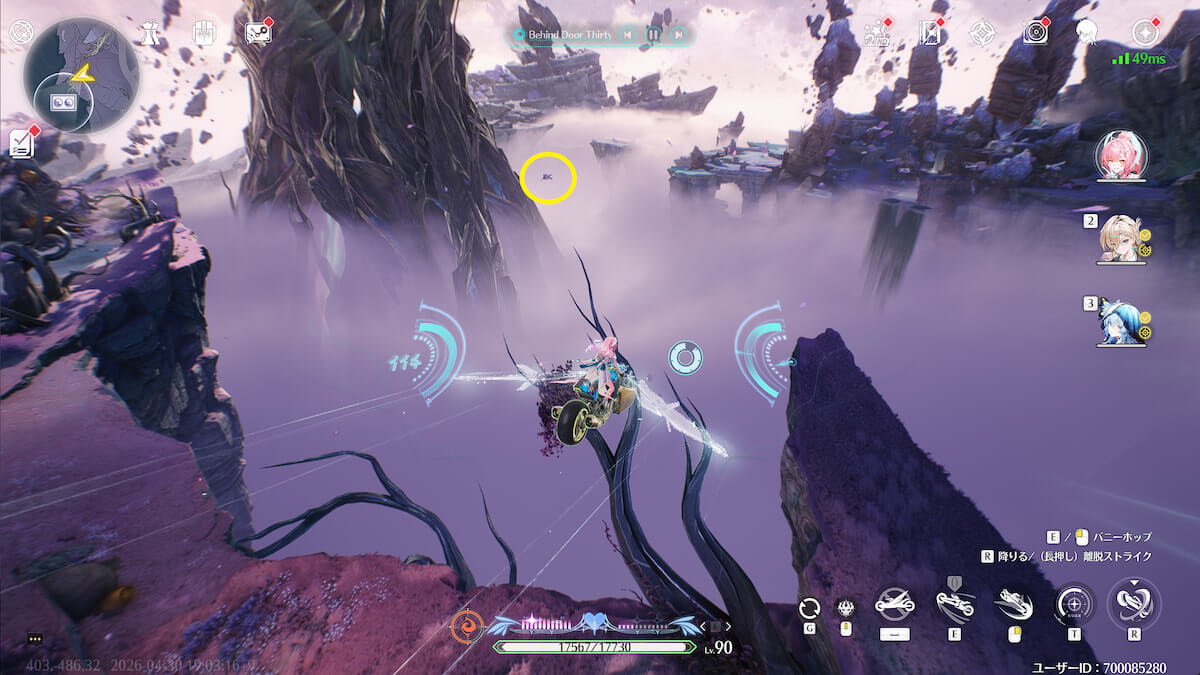
Task: Select the active pink-haired character portrait
Action: (x=1121, y=156)
